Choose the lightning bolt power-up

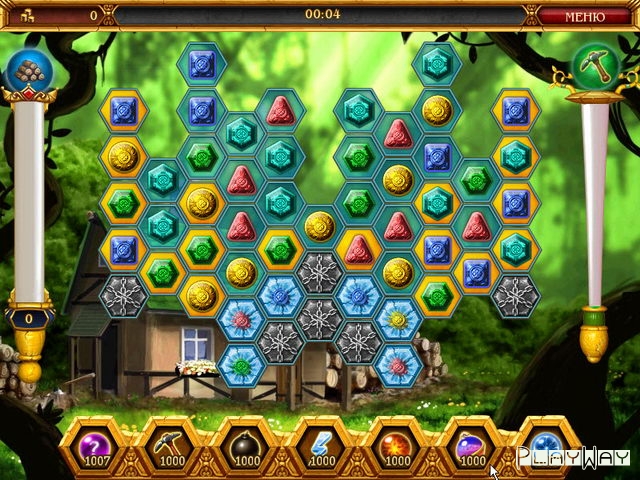(322, 443)
